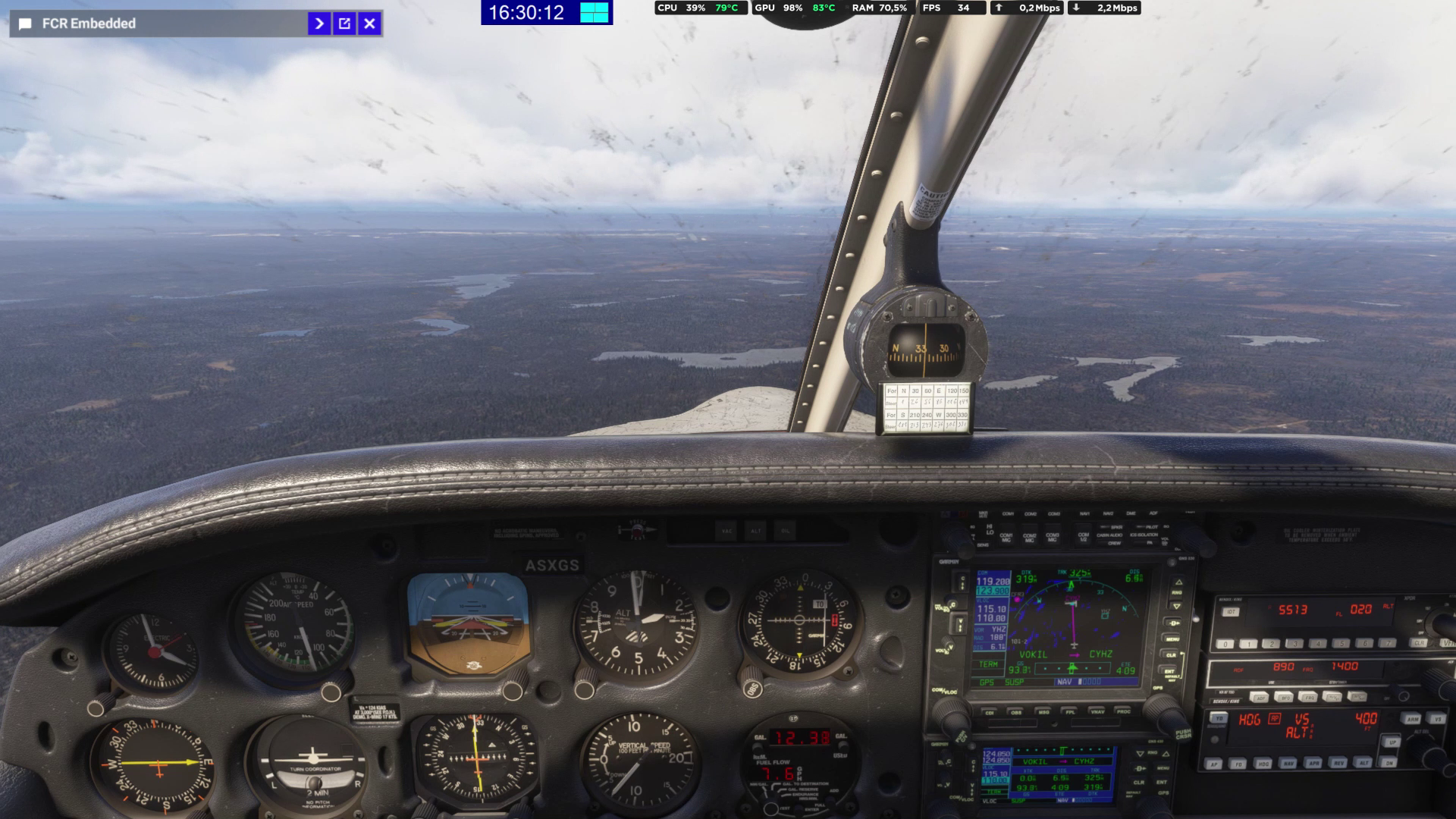Screen dimensions: 1456x819
Task: Activate autopilot HDG heading mode button
Action: 1263,764
